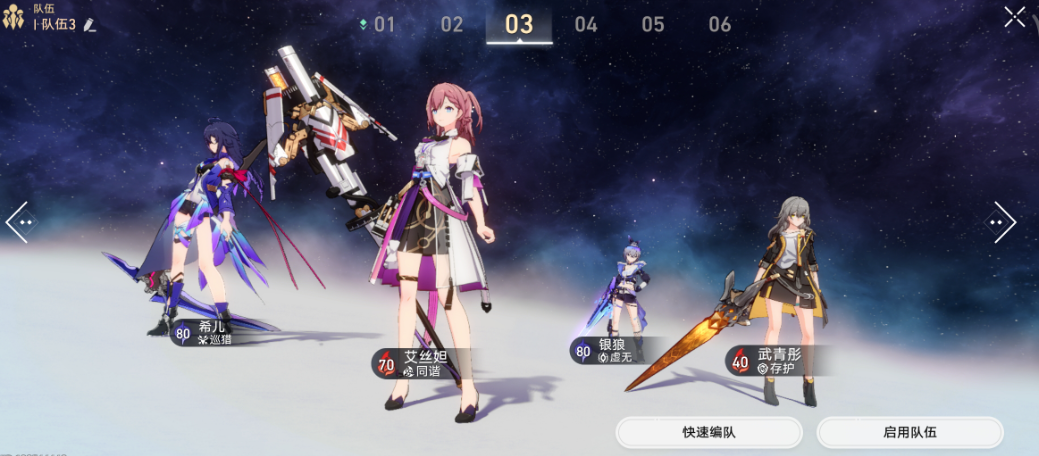Activate the 启用队伍 use team button
The image size is (1039, 456).
(910, 432)
